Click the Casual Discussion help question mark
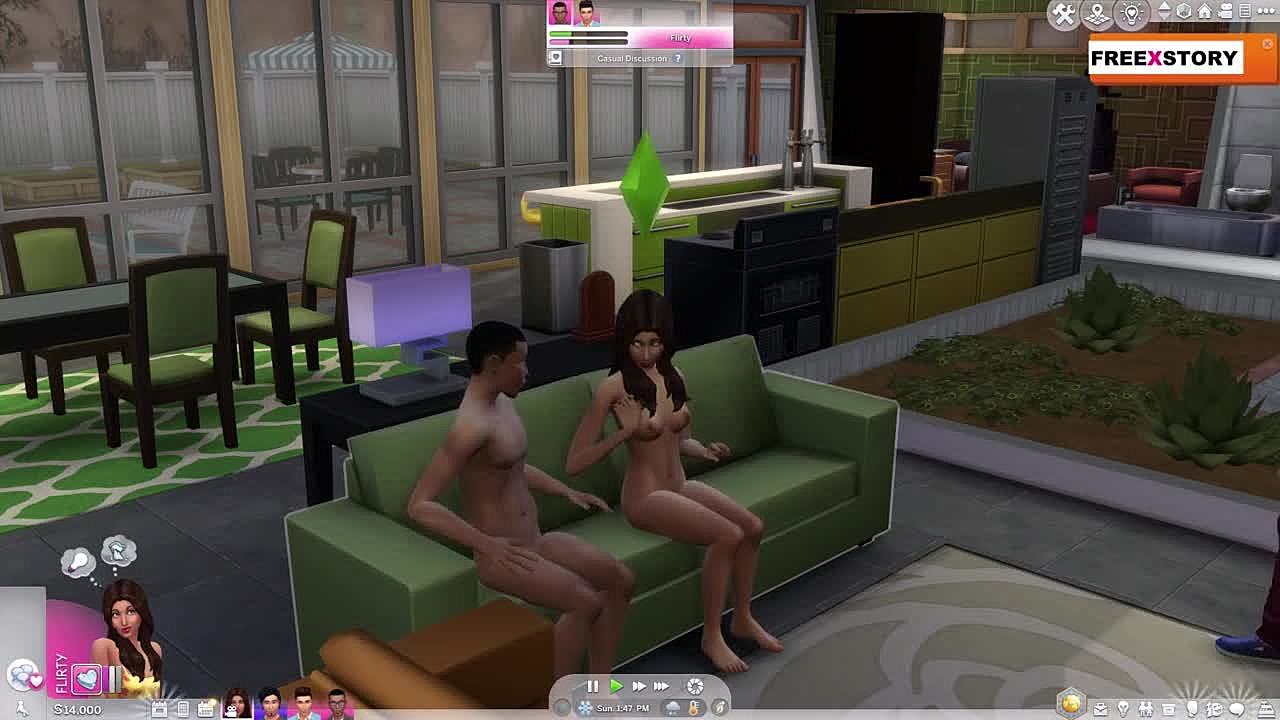 (x=678, y=58)
